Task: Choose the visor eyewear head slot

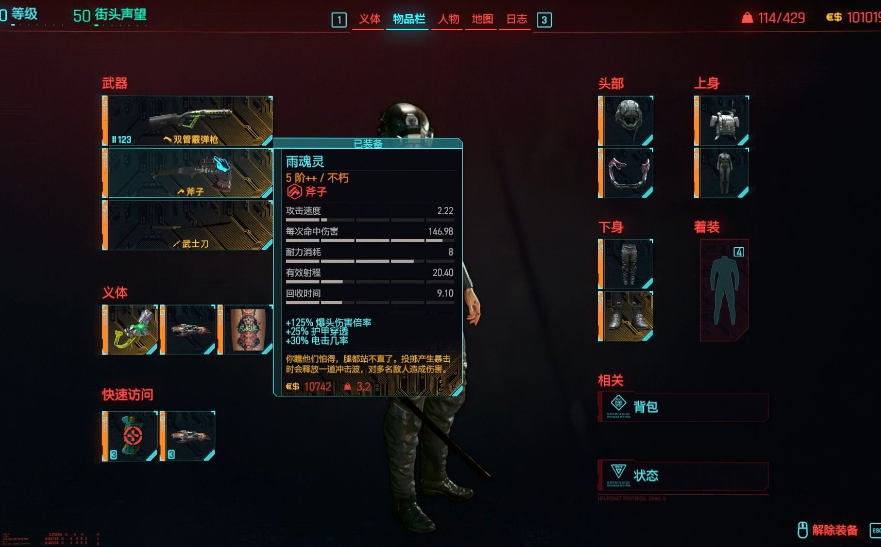Action: coord(628,173)
